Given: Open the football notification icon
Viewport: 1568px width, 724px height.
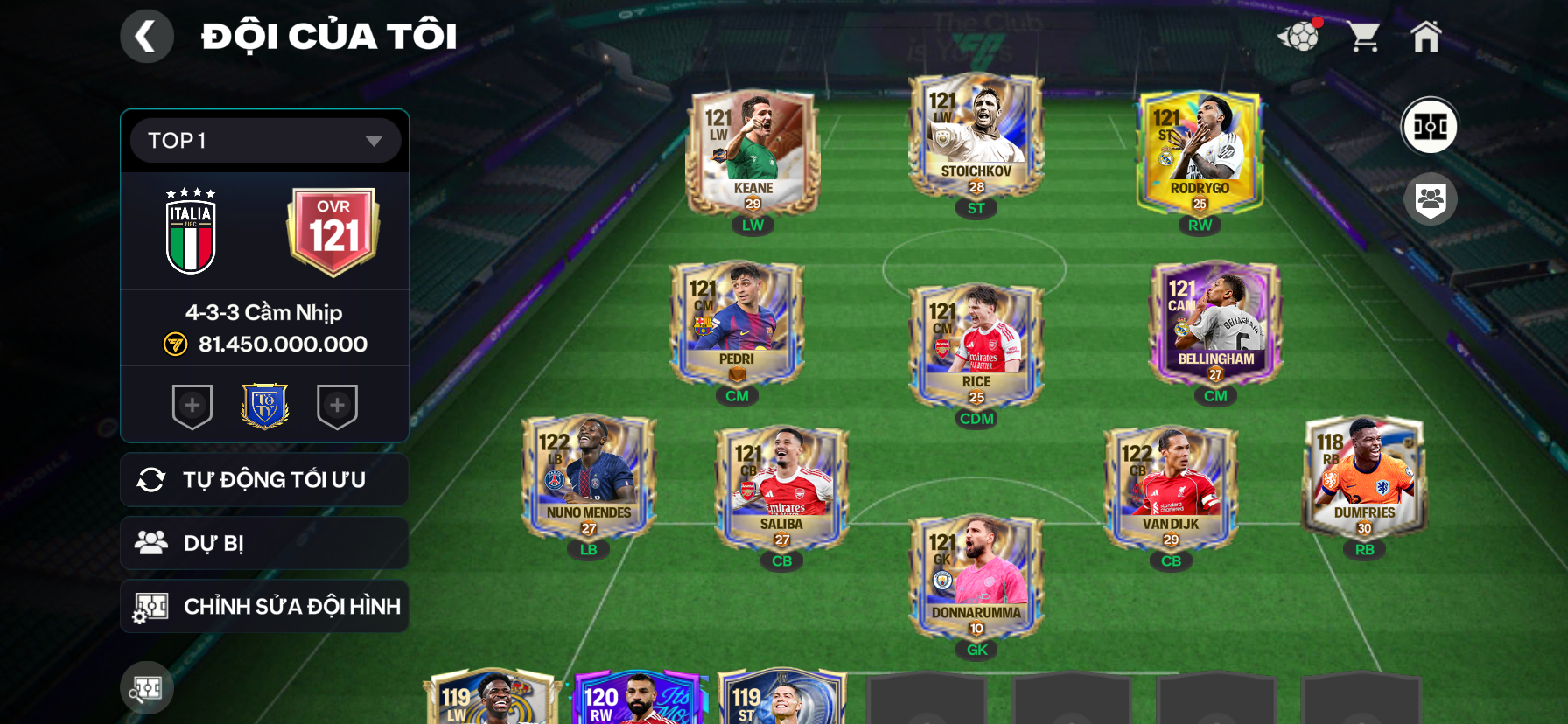Looking at the screenshot, I should tap(1300, 37).
